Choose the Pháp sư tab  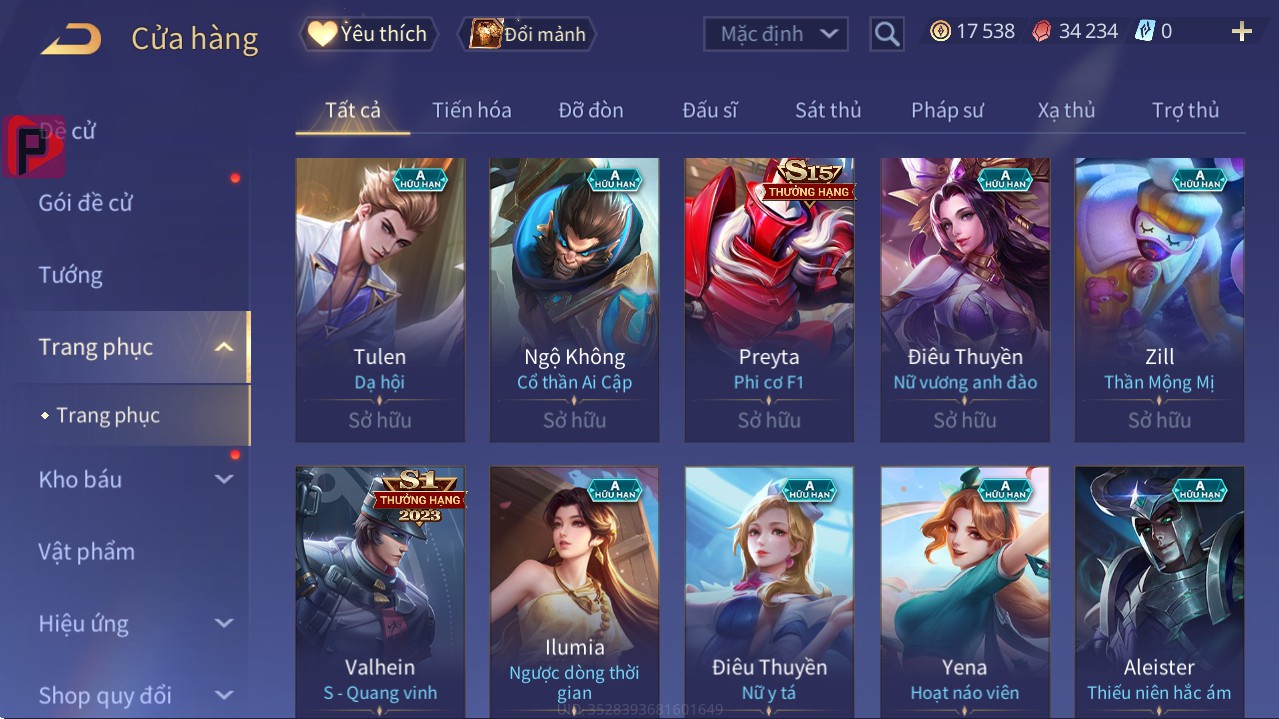click(x=947, y=110)
